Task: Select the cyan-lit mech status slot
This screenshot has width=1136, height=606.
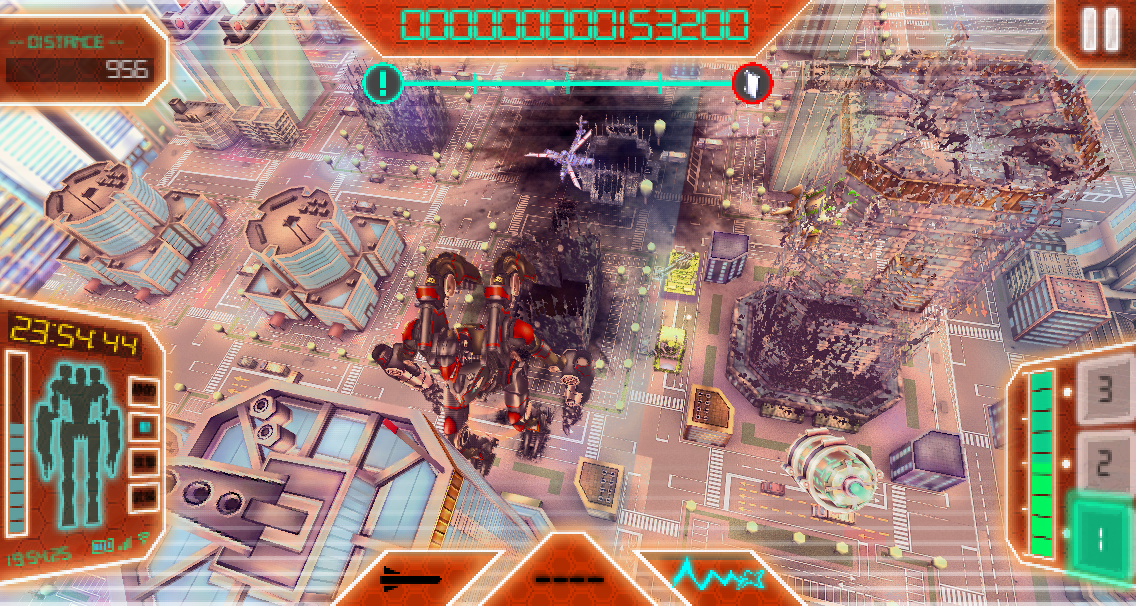Action: [145, 426]
